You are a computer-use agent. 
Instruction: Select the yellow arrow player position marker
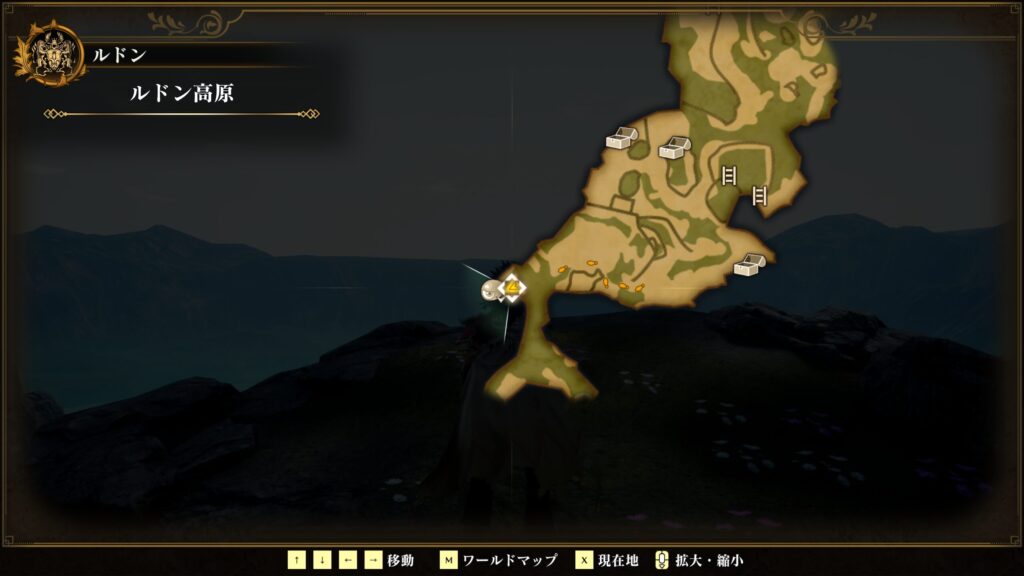tap(513, 289)
